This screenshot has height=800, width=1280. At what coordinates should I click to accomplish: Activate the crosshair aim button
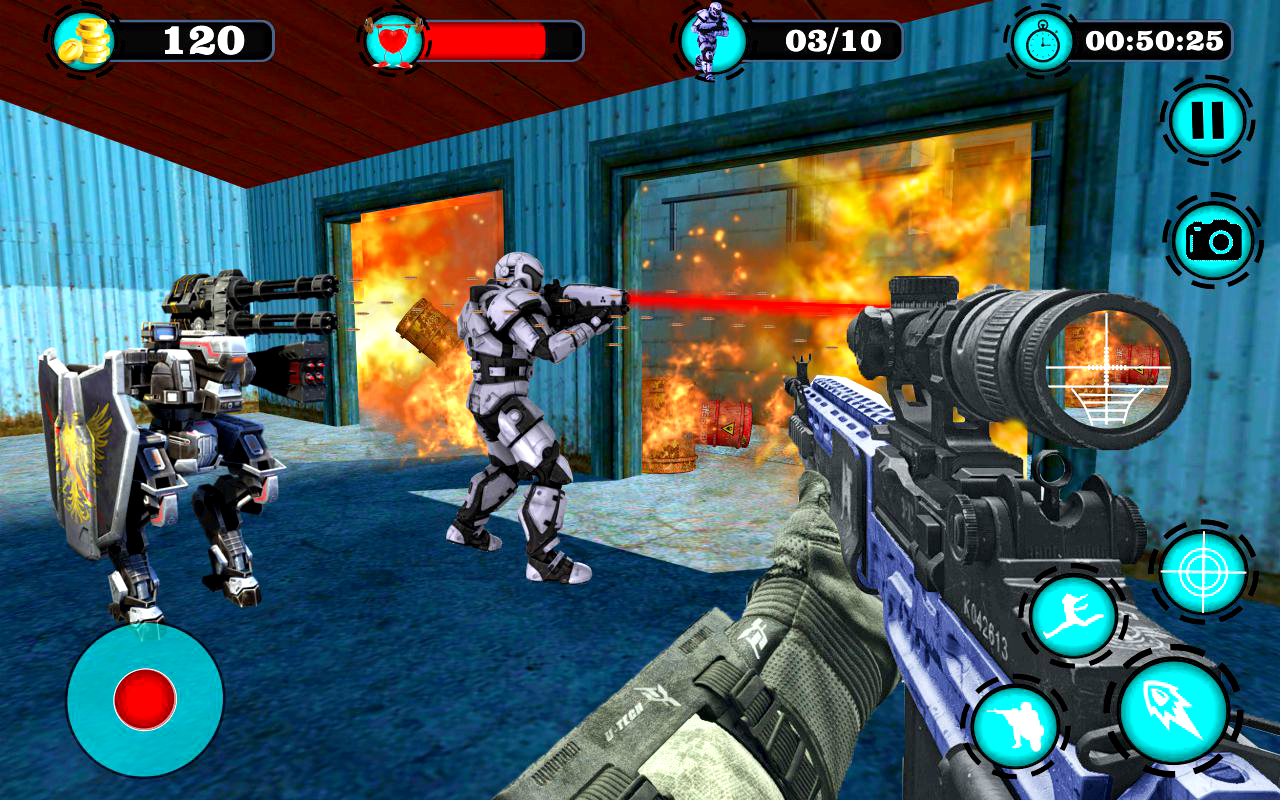(1203, 571)
